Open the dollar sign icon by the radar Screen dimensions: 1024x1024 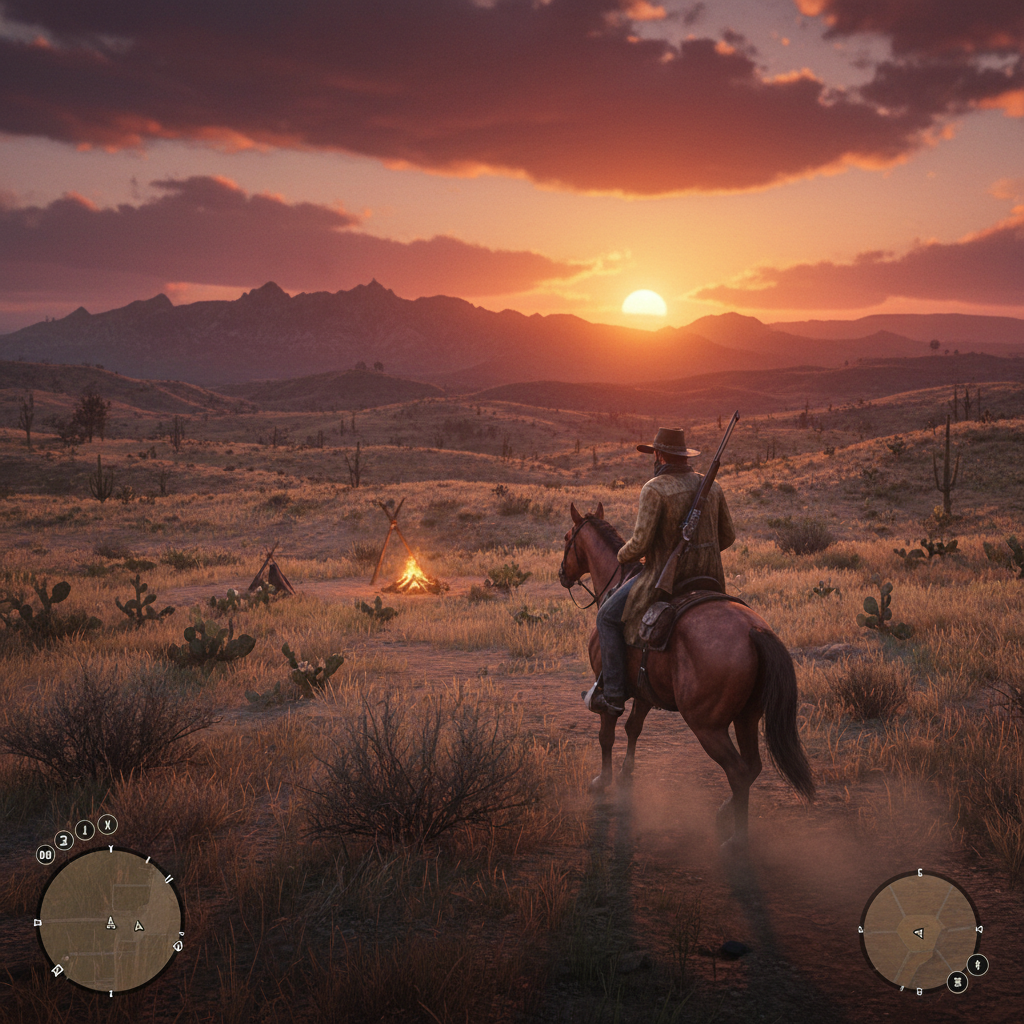tap(977, 964)
